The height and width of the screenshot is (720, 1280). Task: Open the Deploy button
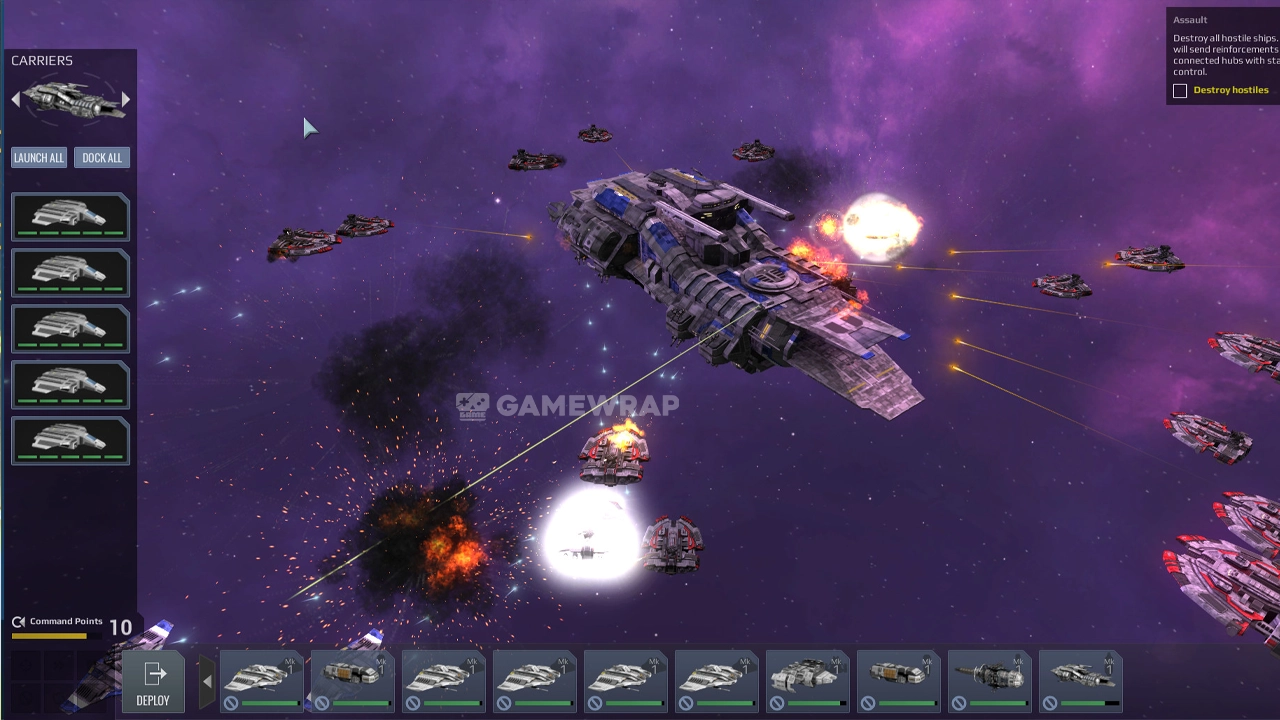click(x=153, y=682)
